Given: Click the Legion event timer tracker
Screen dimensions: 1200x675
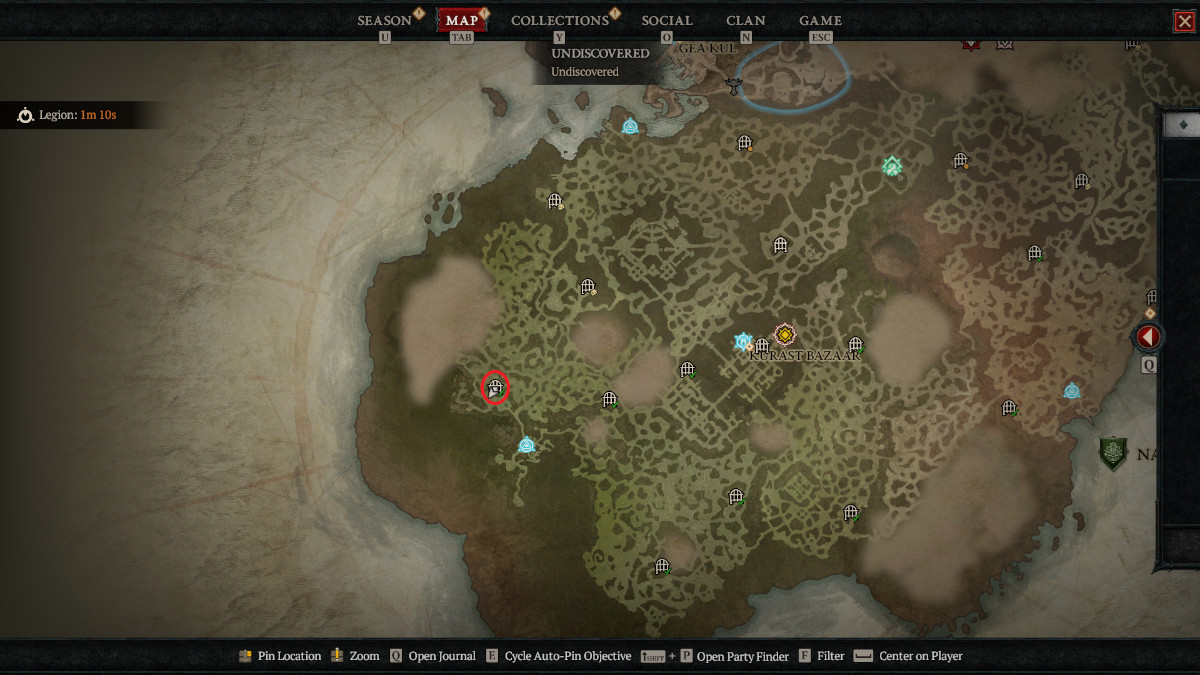Looking at the screenshot, I should coord(68,115).
